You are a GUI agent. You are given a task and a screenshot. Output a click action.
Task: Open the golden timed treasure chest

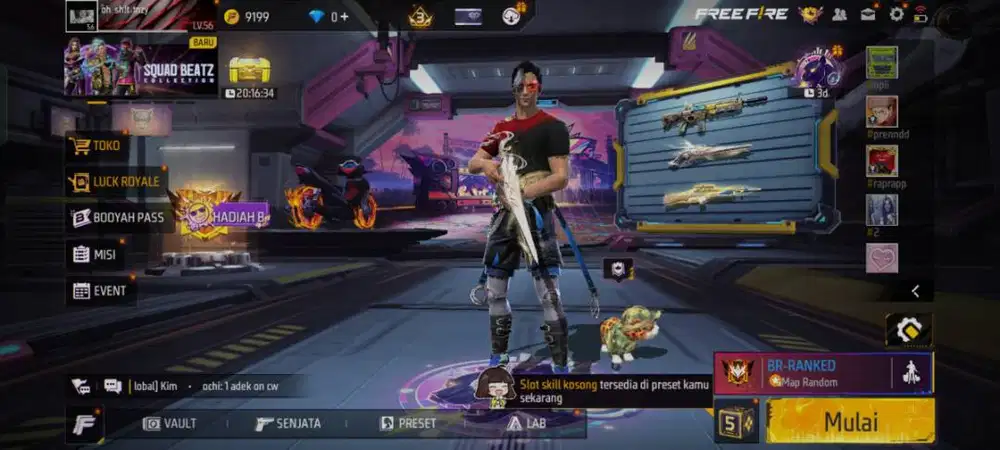[249, 70]
